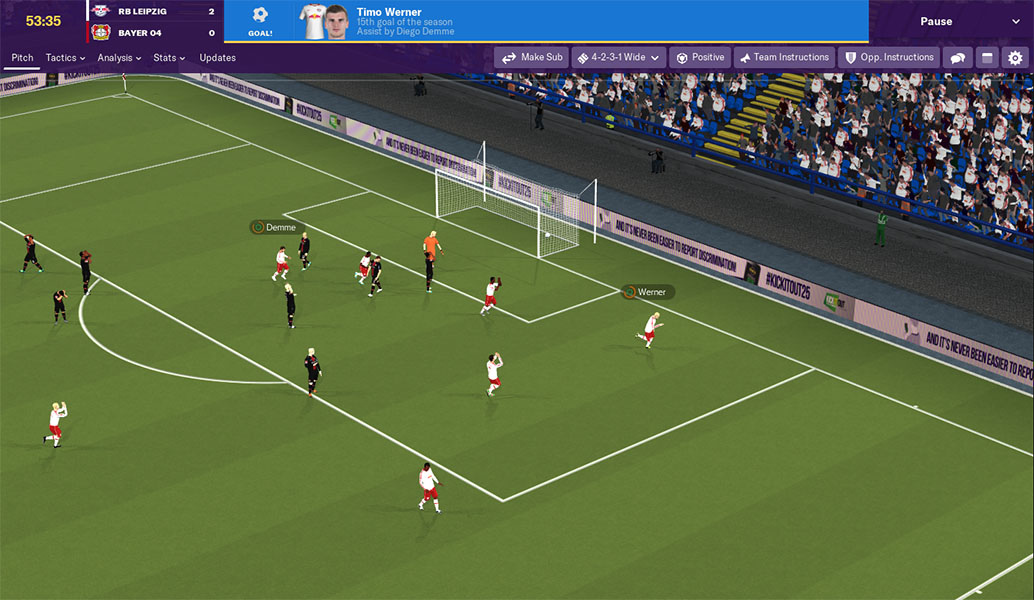Switch to the Pitch tab
Screen dimensions: 1034x600
click(x=22, y=58)
